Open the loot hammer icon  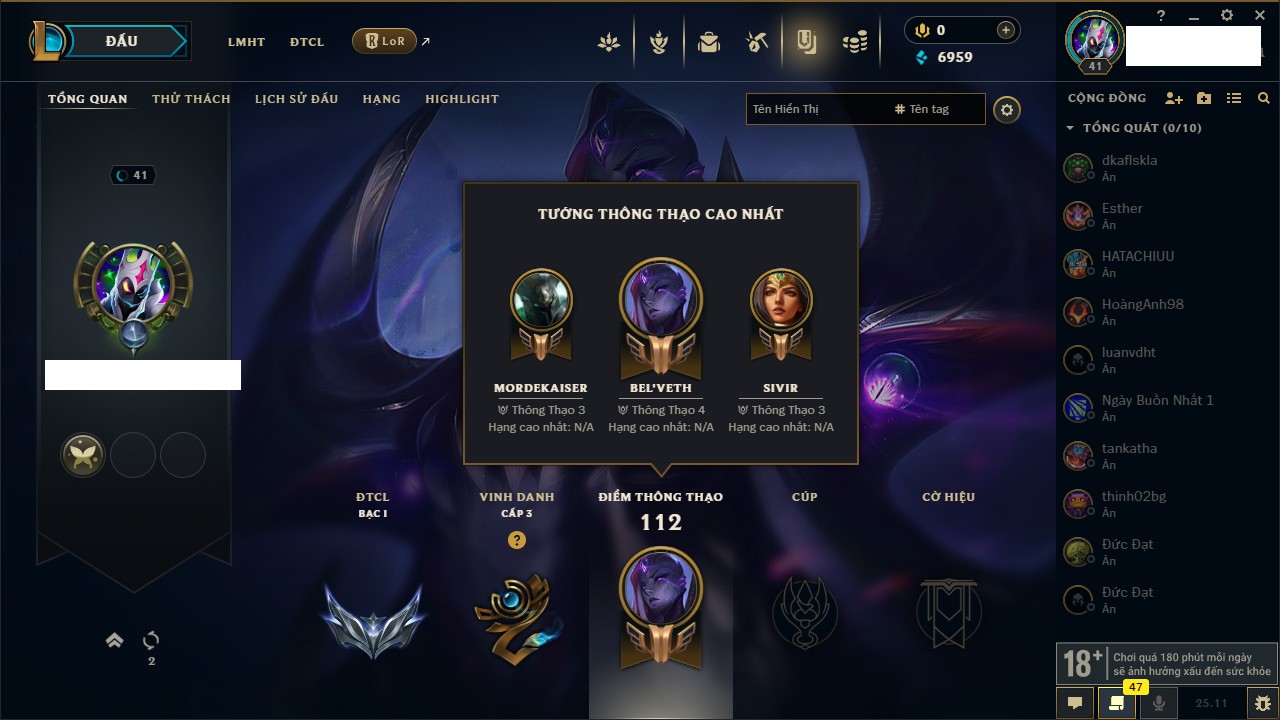tap(757, 42)
